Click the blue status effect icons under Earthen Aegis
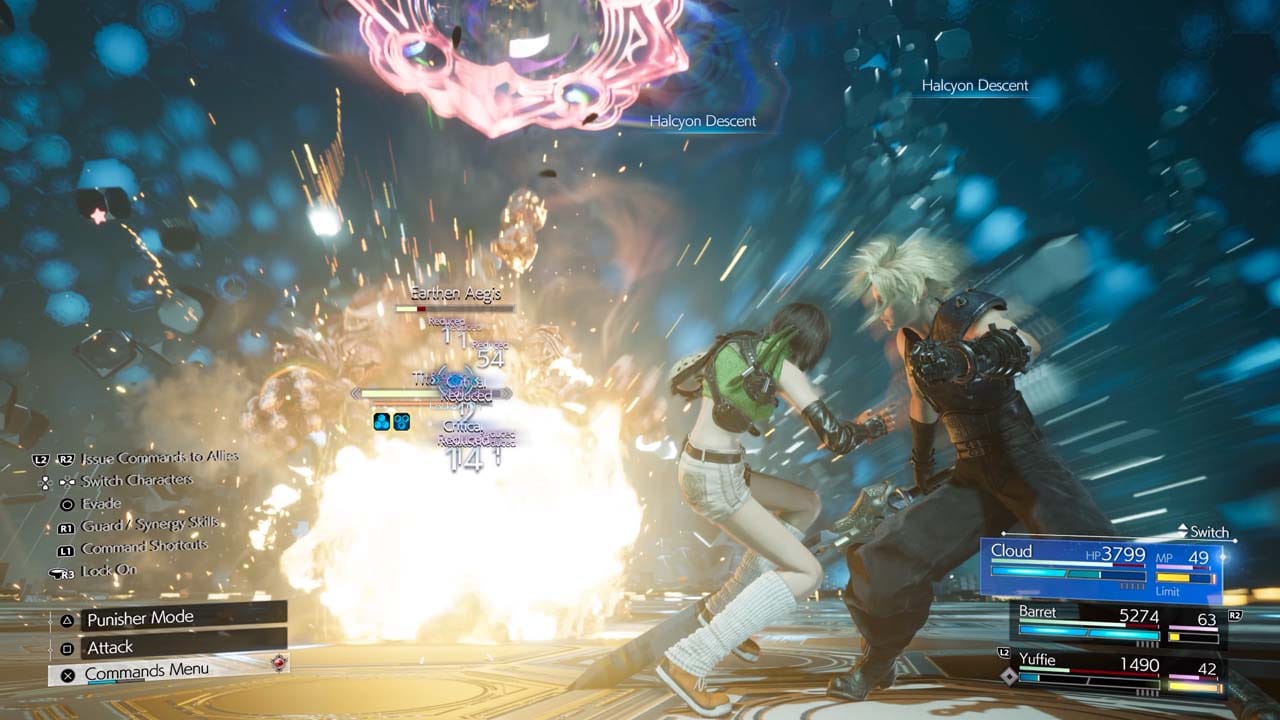Screen dimensions: 1280x720 coord(391,421)
